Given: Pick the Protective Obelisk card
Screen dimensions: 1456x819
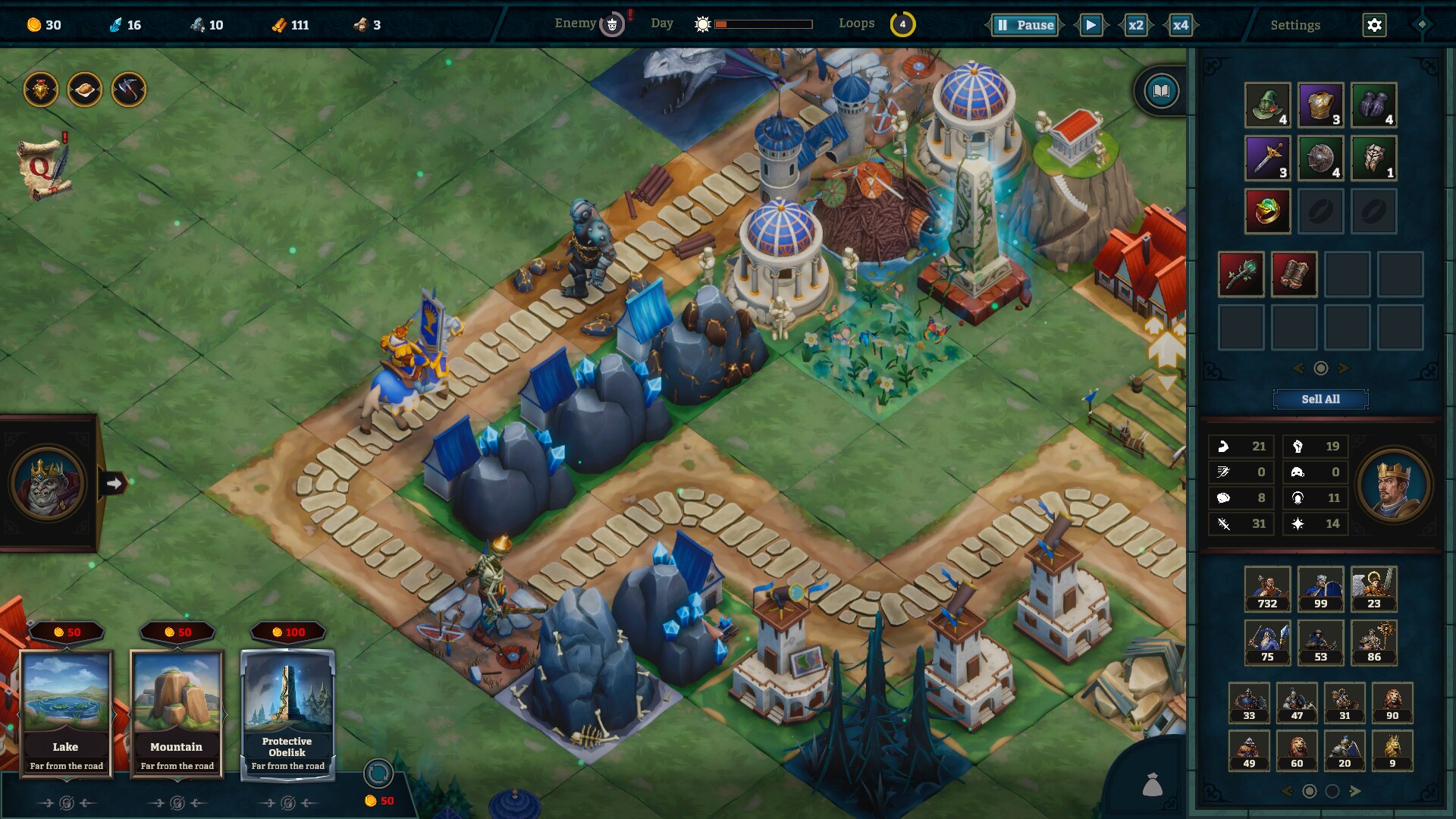Looking at the screenshot, I should coord(287,713).
